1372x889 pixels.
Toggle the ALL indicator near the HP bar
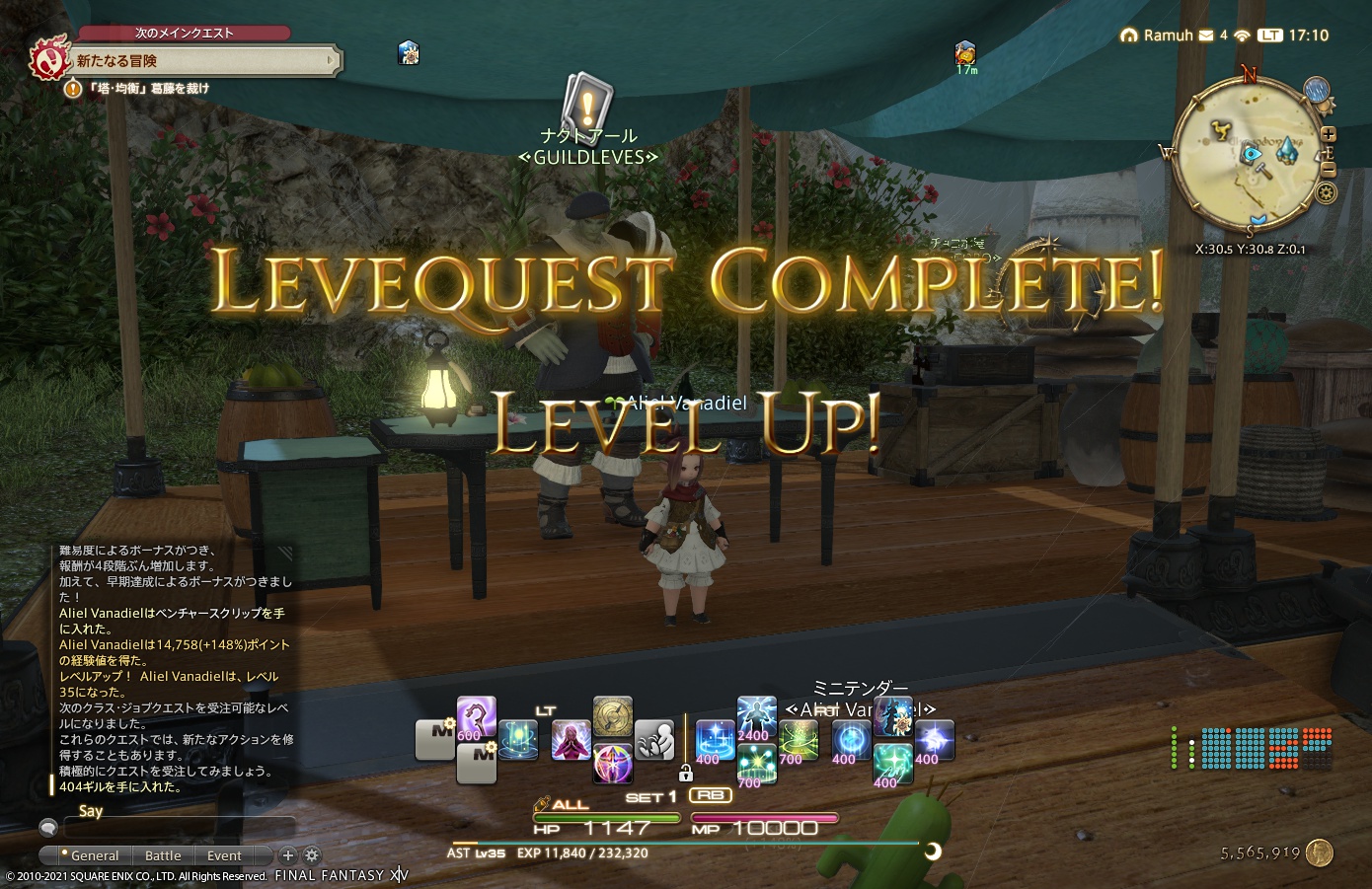(570, 805)
